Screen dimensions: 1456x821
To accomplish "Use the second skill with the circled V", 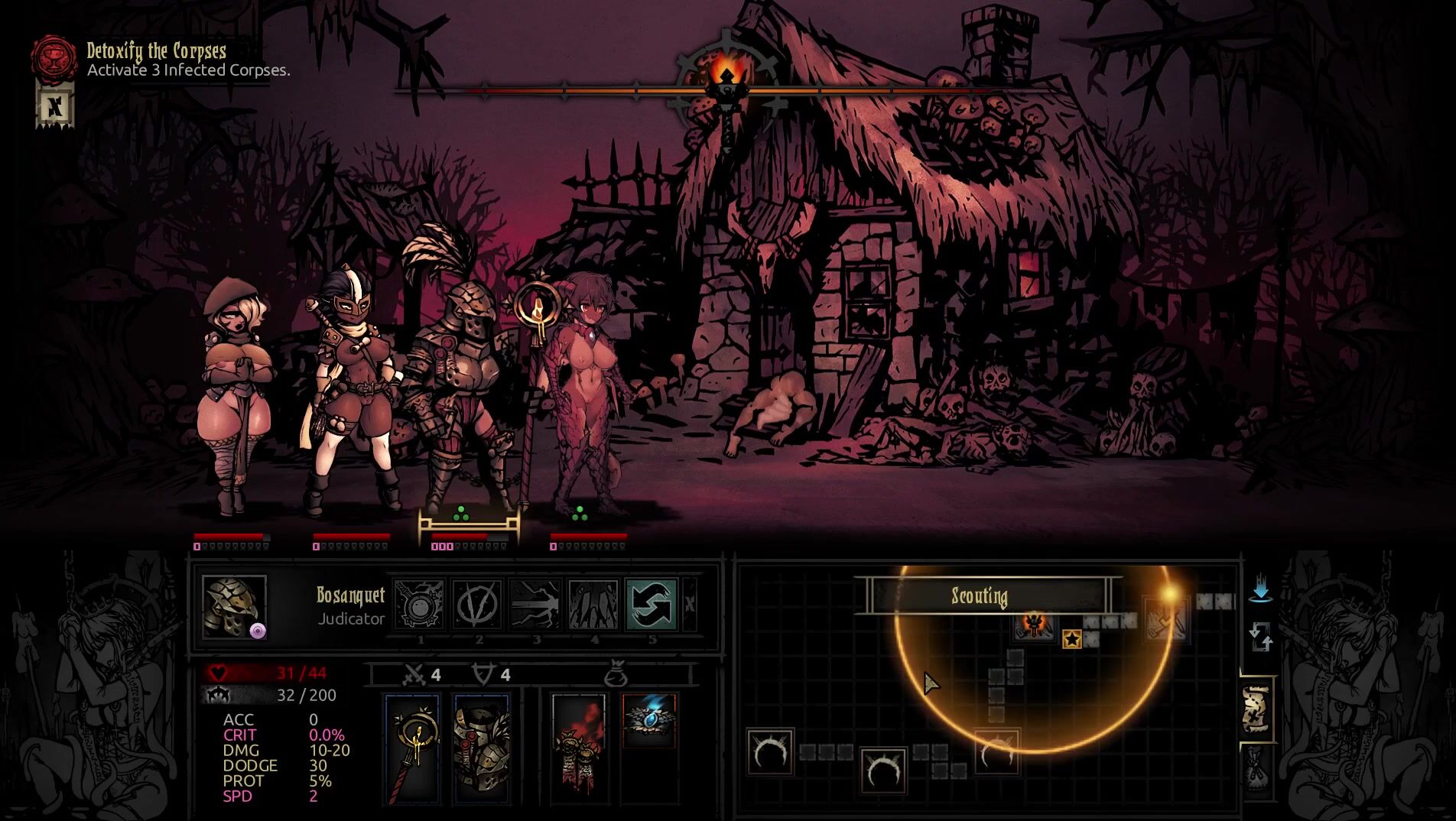I will click(x=477, y=605).
